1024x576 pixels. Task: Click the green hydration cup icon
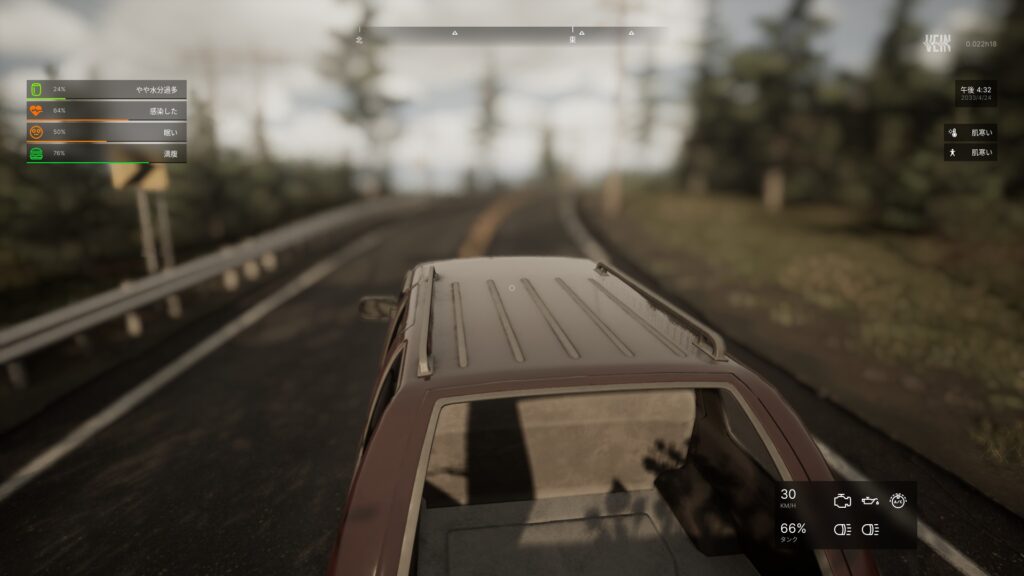click(36, 90)
